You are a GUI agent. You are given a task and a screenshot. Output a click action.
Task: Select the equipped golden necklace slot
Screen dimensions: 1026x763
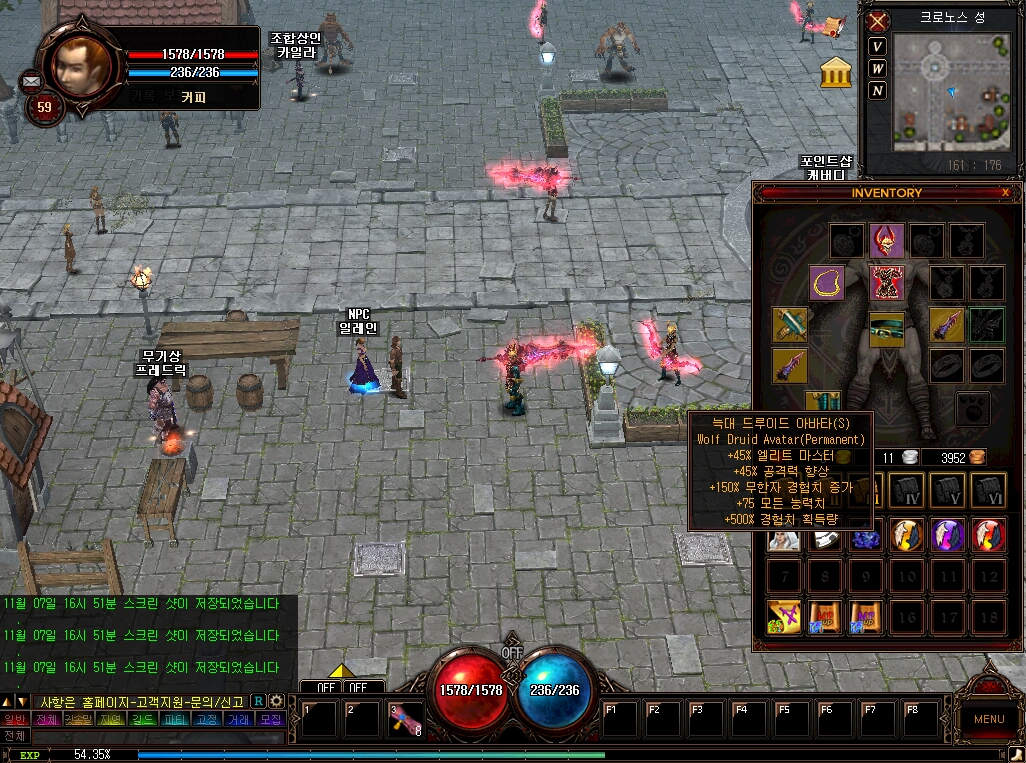point(827,283)
